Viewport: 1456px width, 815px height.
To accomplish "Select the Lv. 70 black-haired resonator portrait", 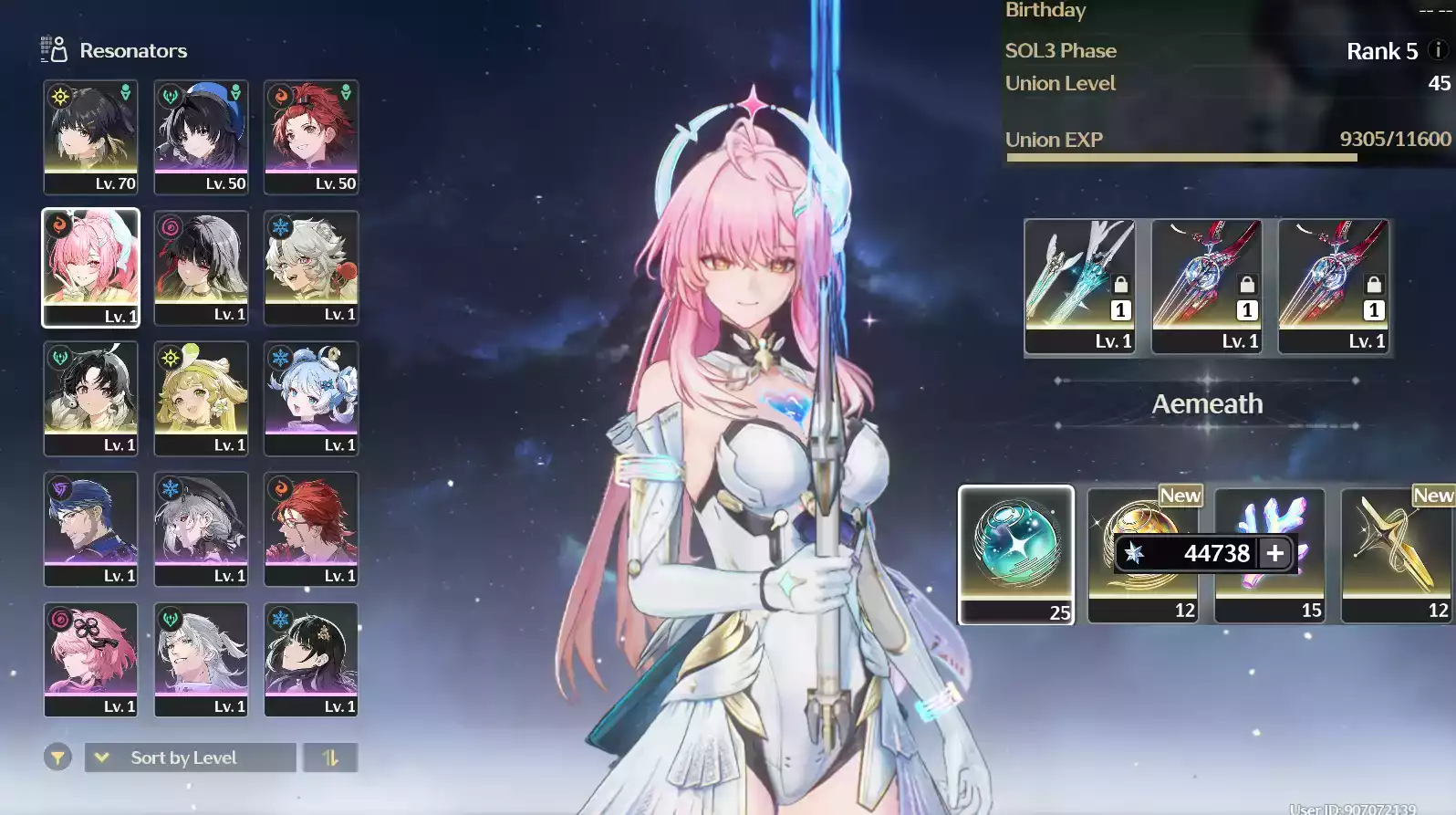I will tap(90, 136).
